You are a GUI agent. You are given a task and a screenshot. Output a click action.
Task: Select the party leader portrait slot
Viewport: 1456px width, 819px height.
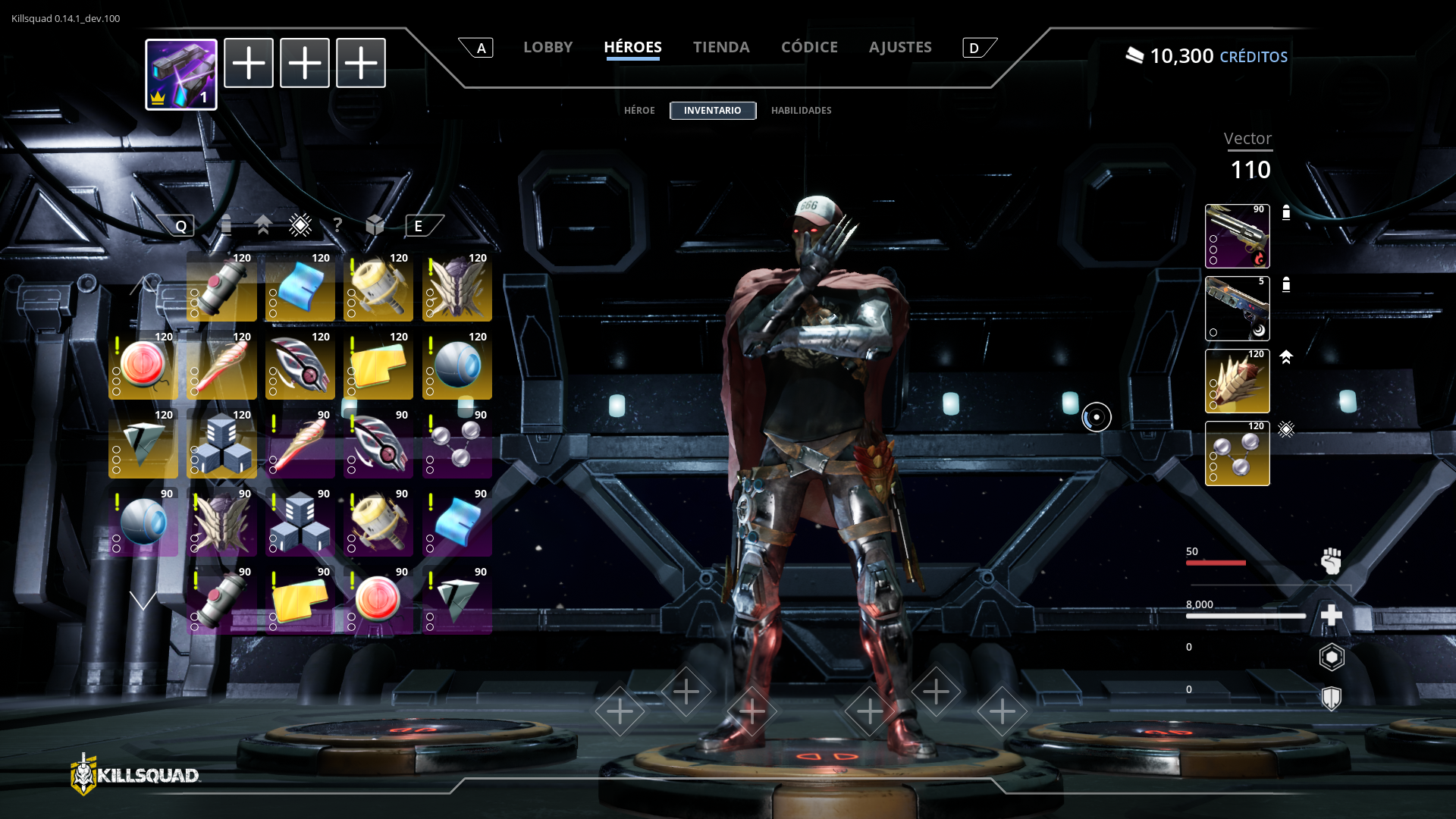(x=181, y=74)
